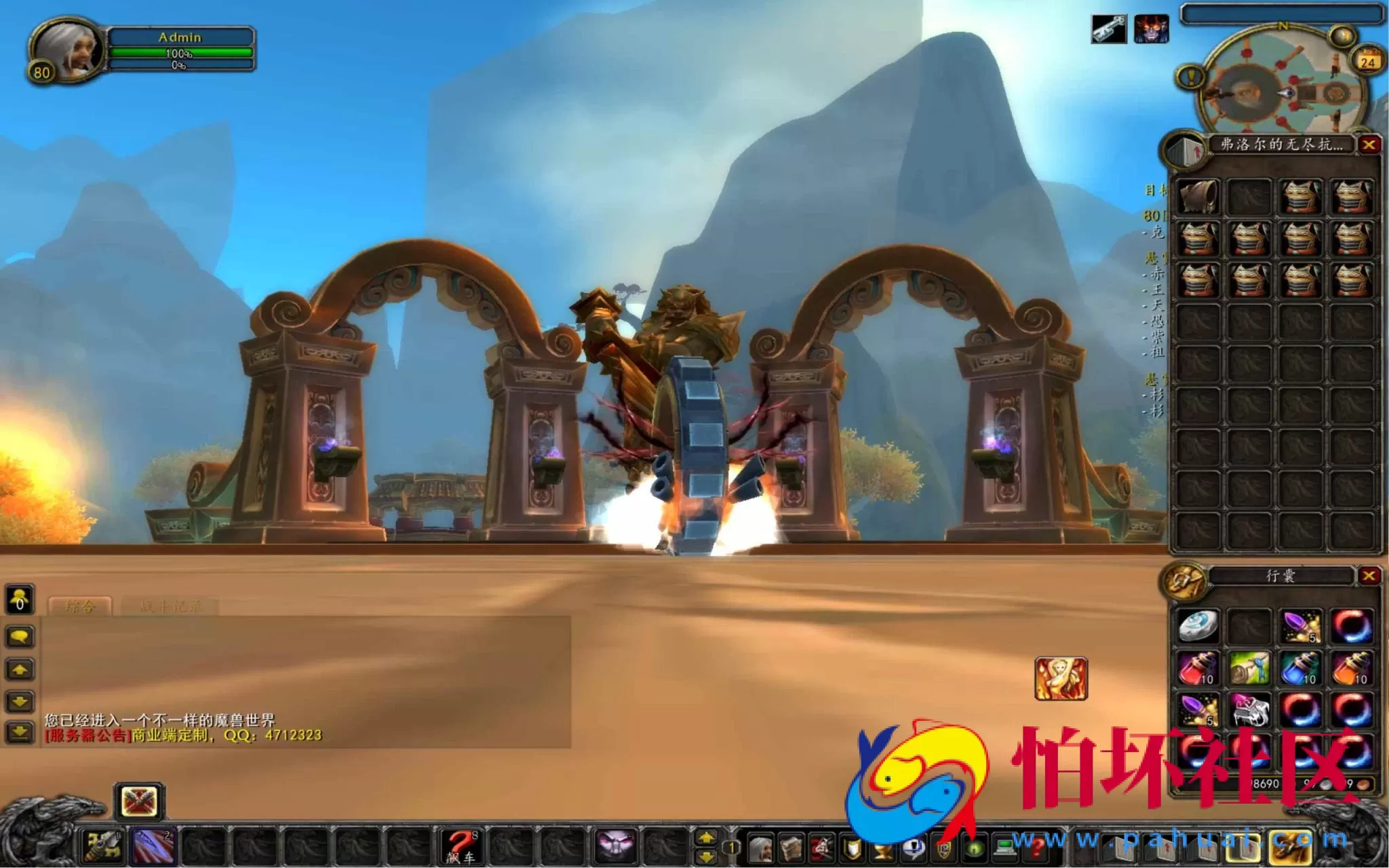Toggle the shield guild micro menu button
Screen dimensions: 1389x868
click(853, 848)
